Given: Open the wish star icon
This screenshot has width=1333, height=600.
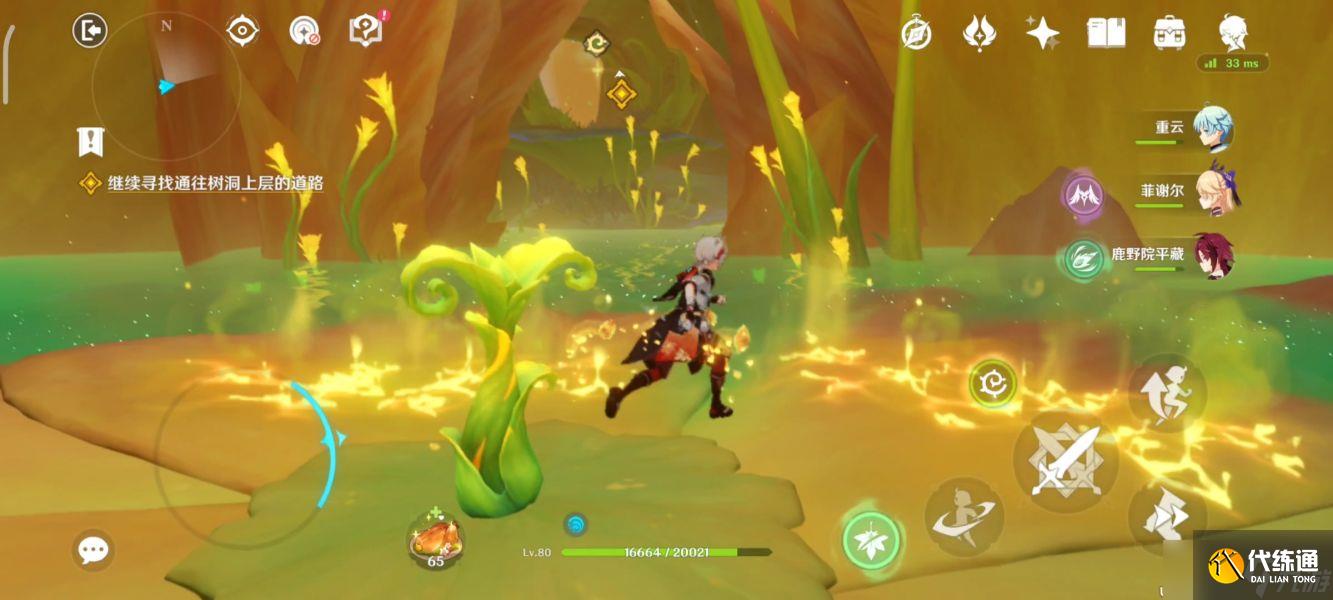Looking at the screenshot, I should [x=1042, y=33].
